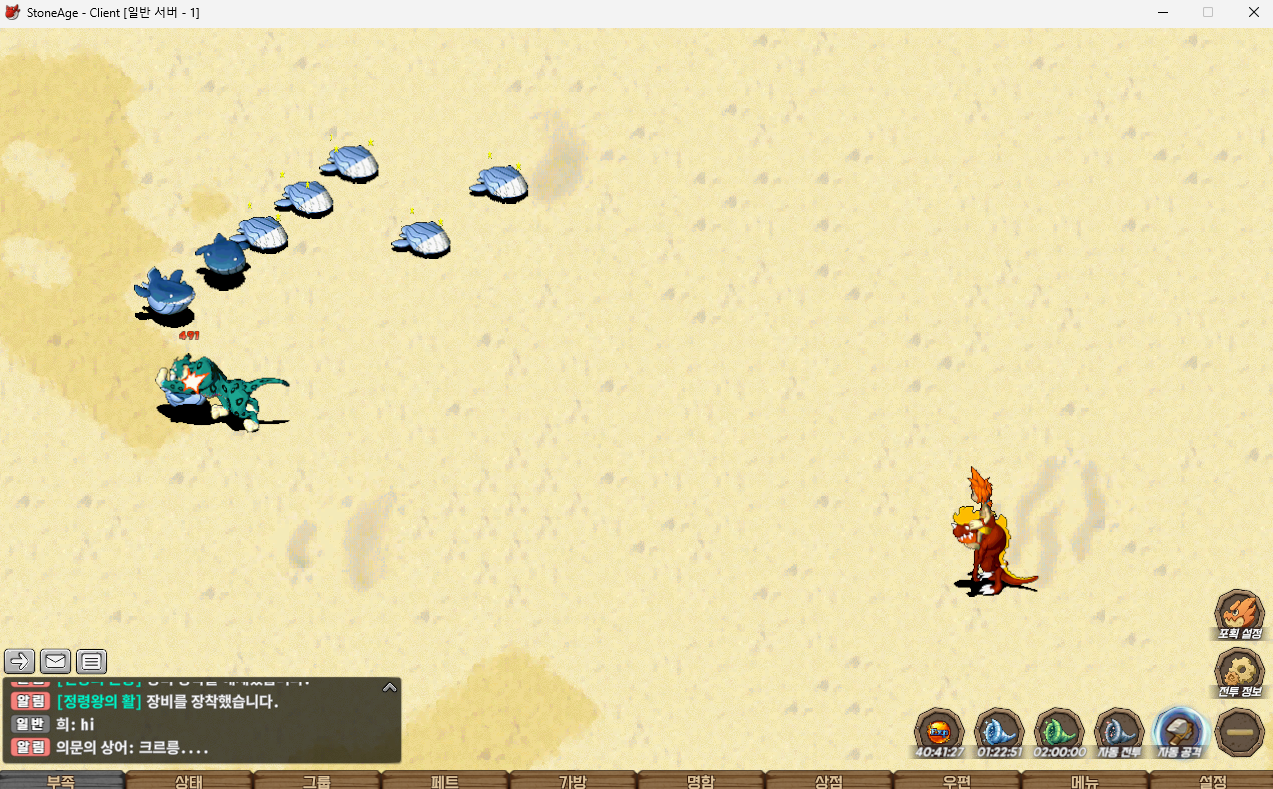The image size is (1273, 789).
Task: Expand the chat log with the caret
Action: pos(390,687)
